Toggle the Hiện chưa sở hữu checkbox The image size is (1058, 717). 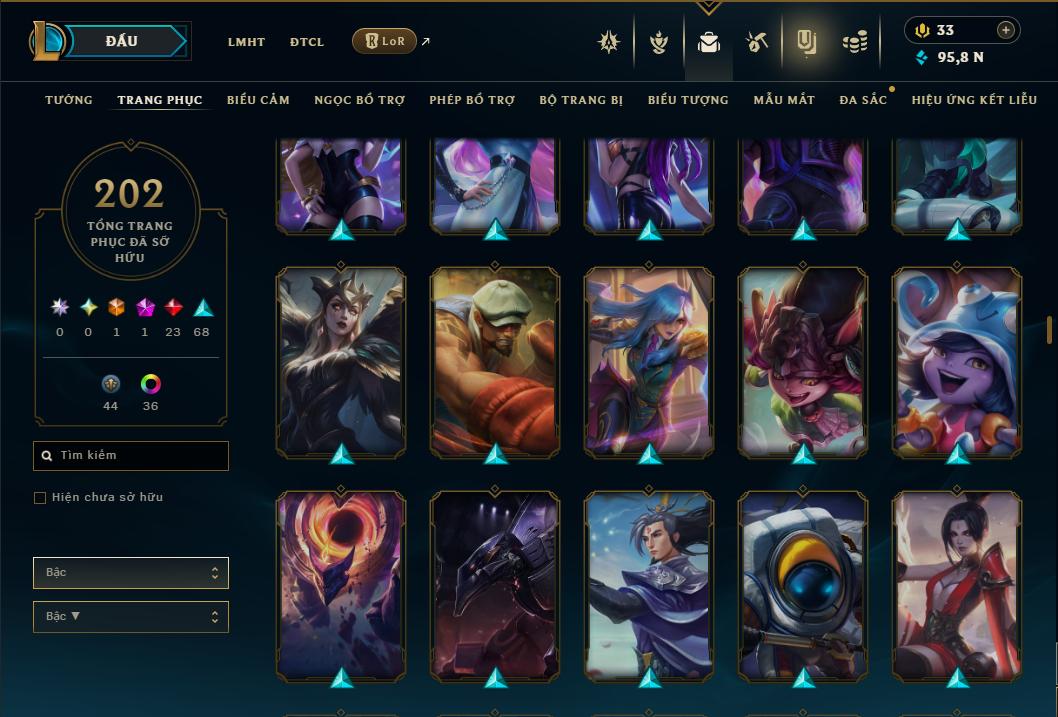pyautogui.click(x=40, y=498)
